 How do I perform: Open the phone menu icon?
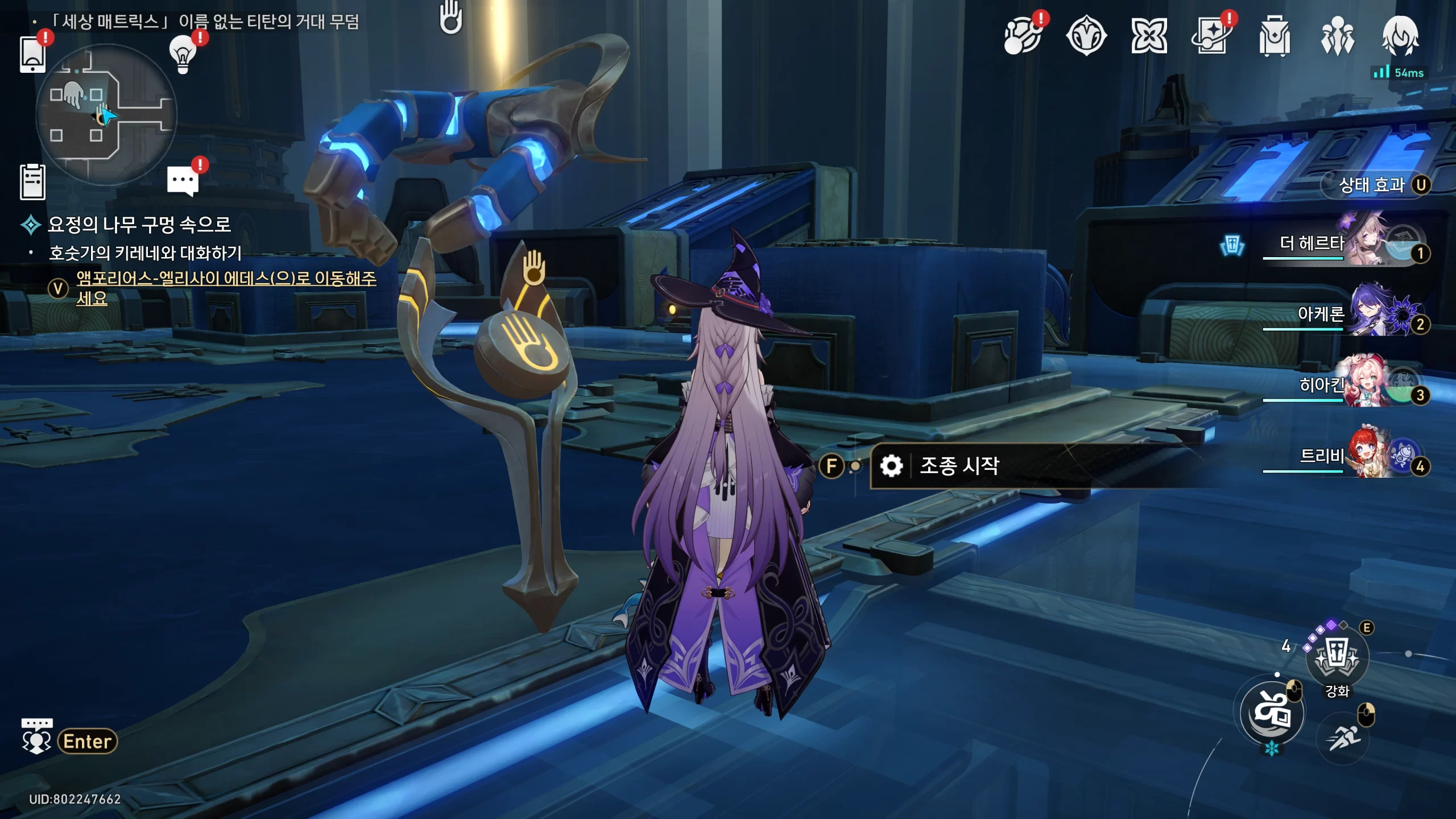tap(32, 54)
